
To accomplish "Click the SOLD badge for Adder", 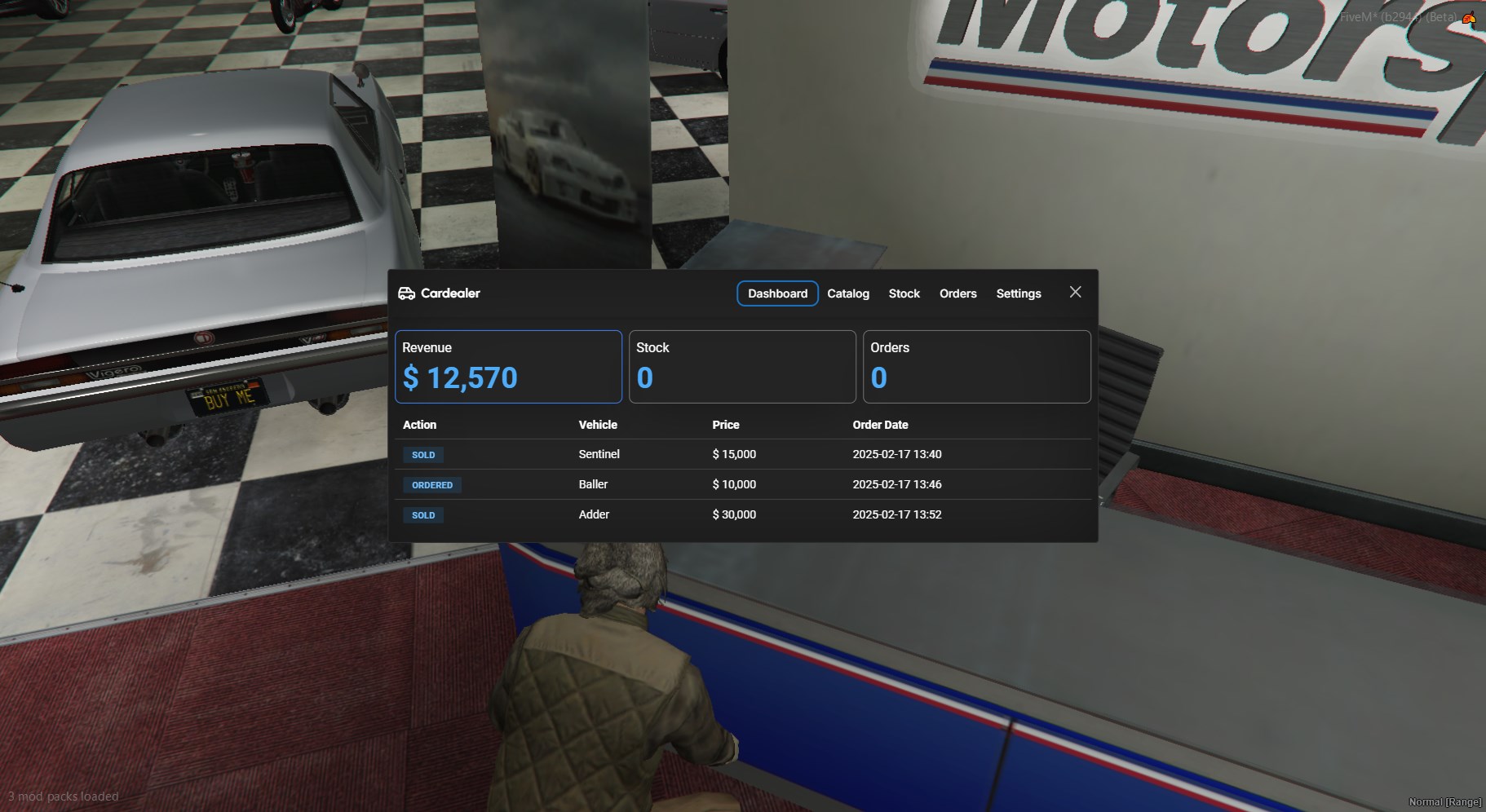I will click(423, 515).
